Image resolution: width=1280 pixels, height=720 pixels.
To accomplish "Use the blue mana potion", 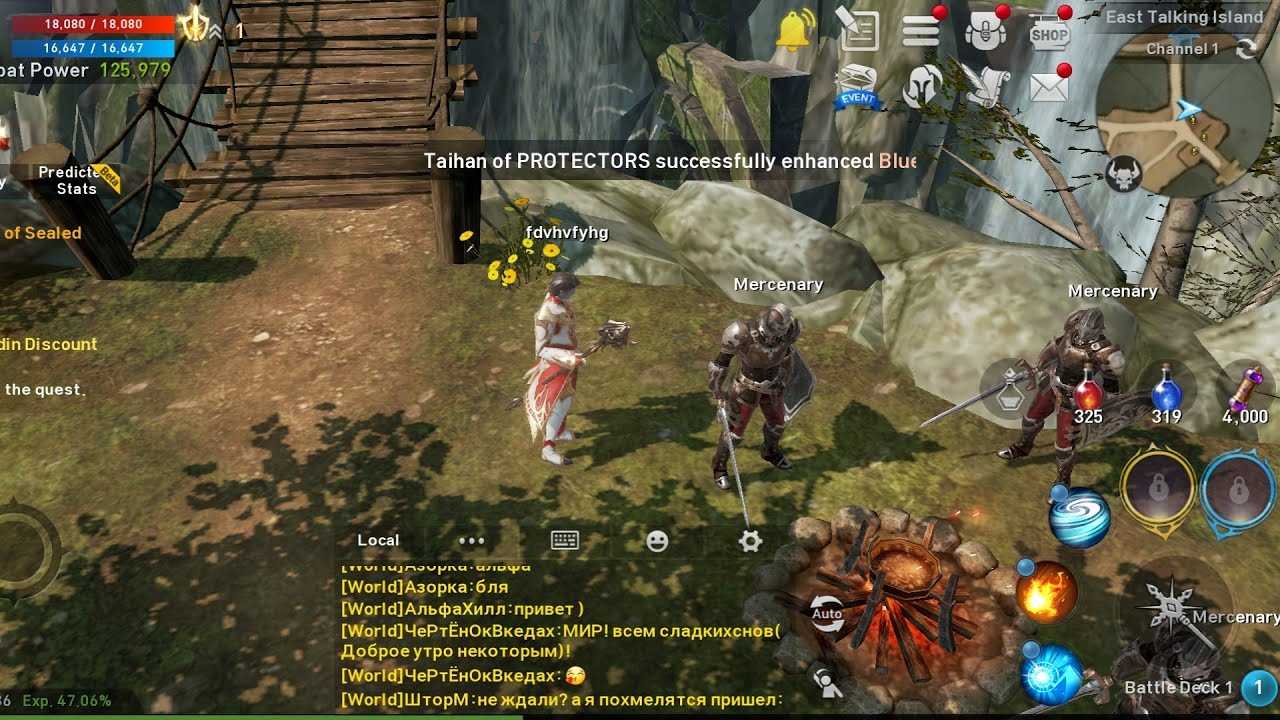I will tap(1166, 393).
